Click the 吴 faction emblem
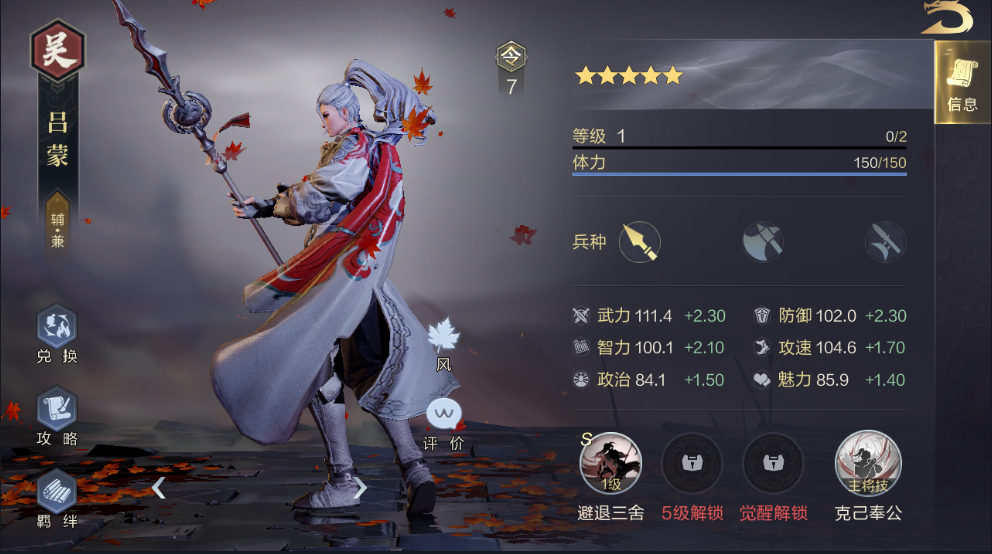 58,50
